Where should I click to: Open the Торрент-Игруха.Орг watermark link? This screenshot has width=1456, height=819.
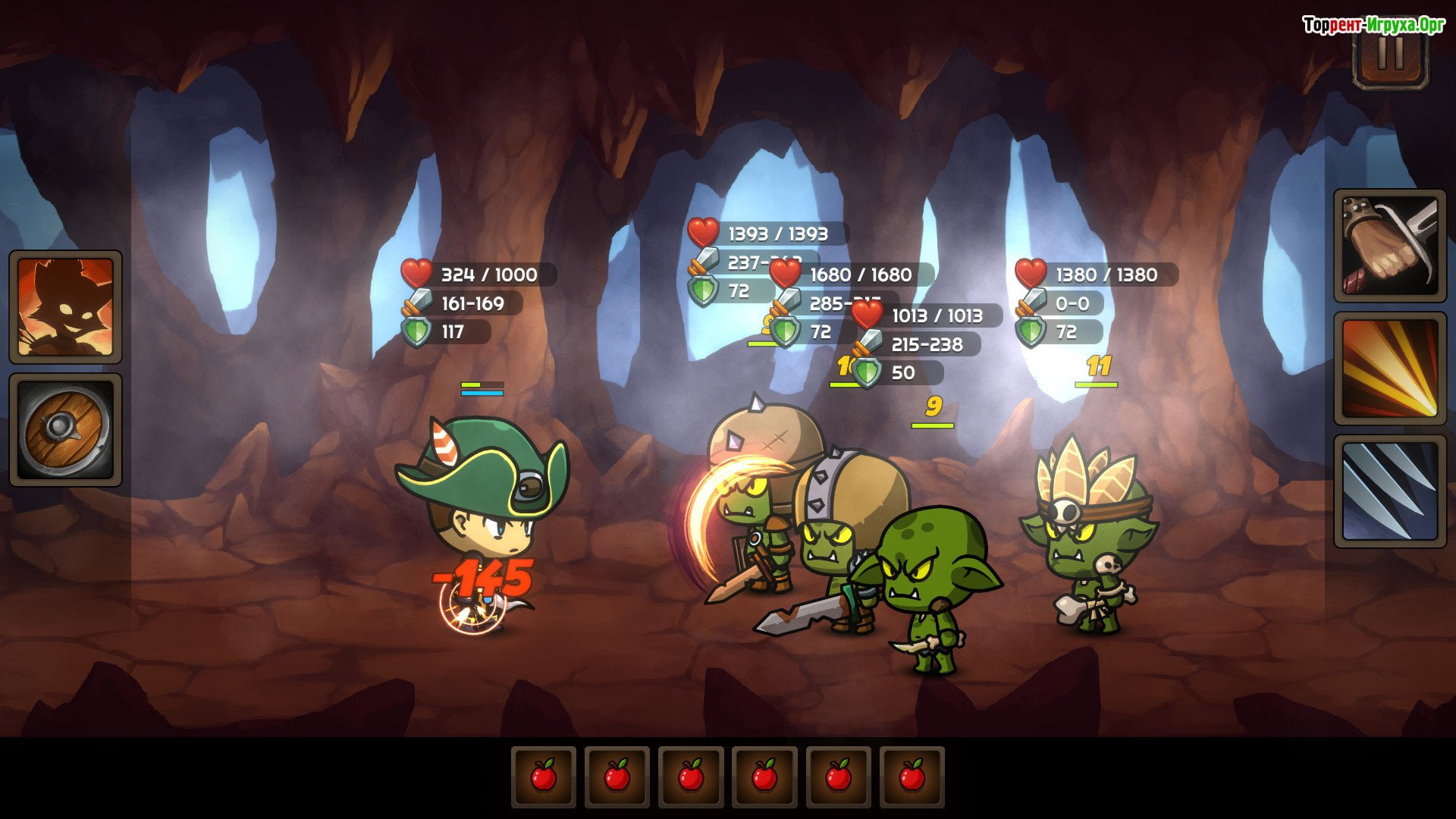[1373, 25]
